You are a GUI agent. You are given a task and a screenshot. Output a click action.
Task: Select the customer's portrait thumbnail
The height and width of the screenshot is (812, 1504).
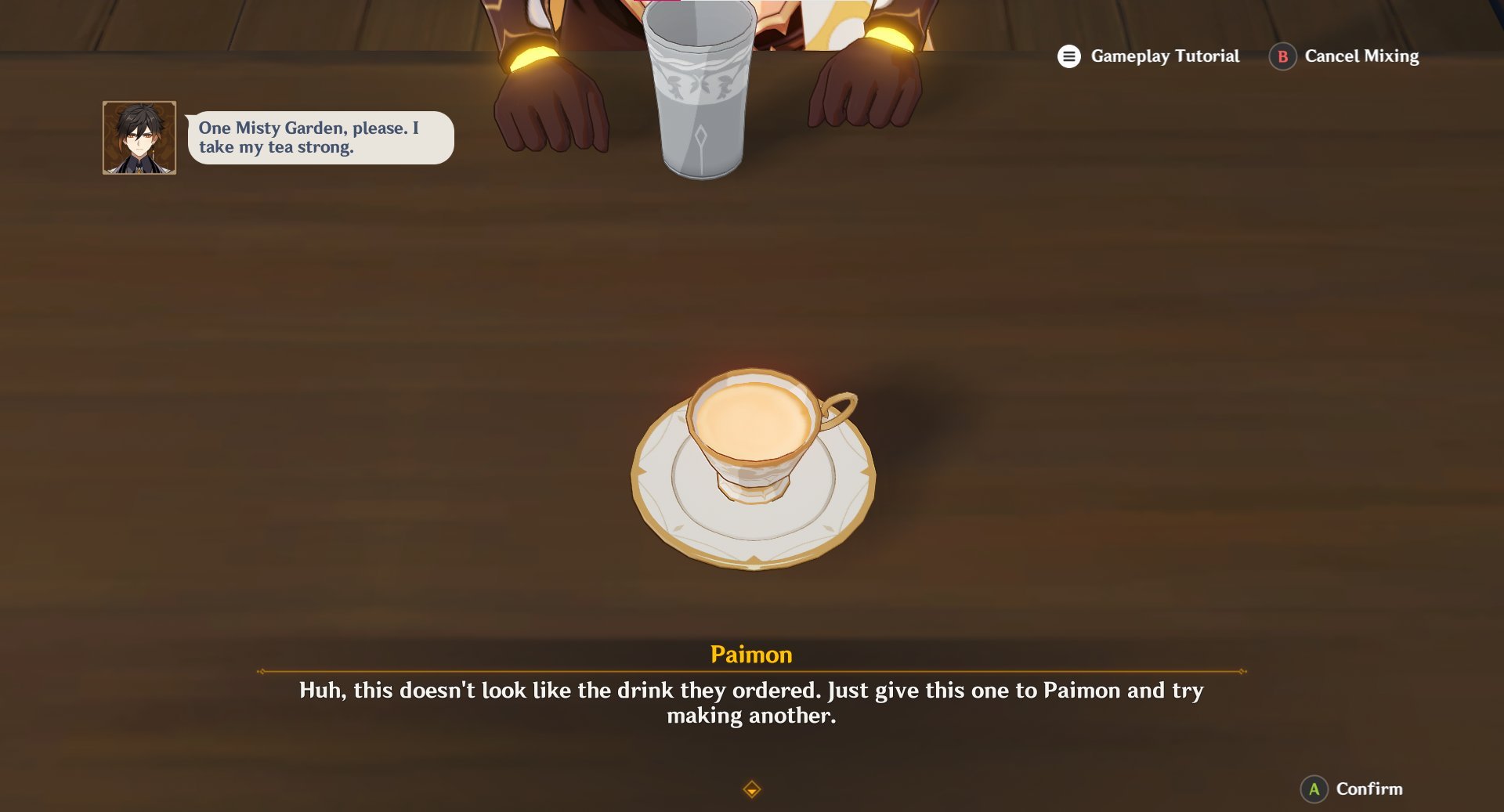(x=139, y=138)
